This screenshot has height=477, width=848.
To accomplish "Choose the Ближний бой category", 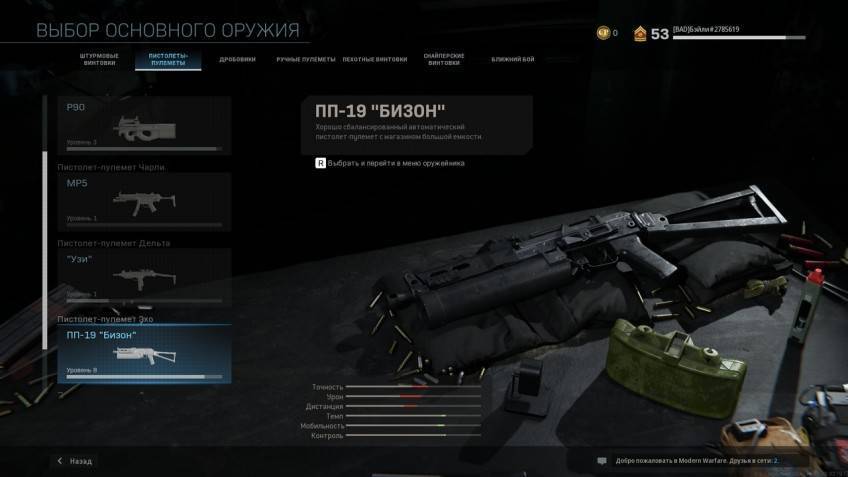I will [512, 59].
